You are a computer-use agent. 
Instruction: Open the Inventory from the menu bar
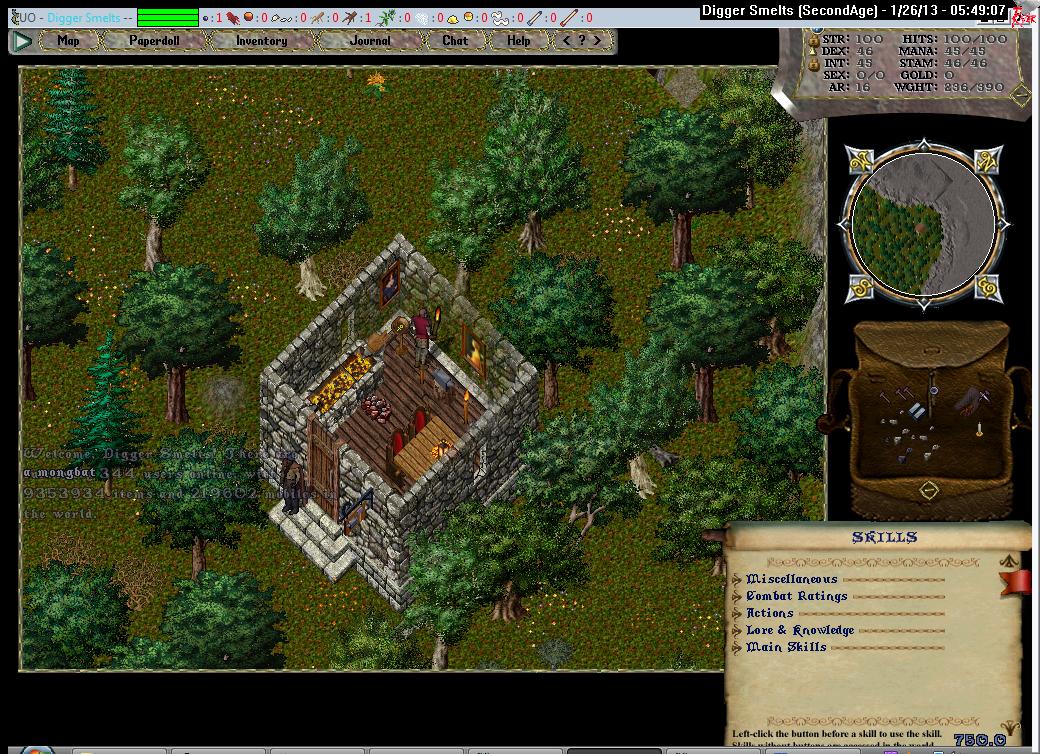[x=261, y=41]
